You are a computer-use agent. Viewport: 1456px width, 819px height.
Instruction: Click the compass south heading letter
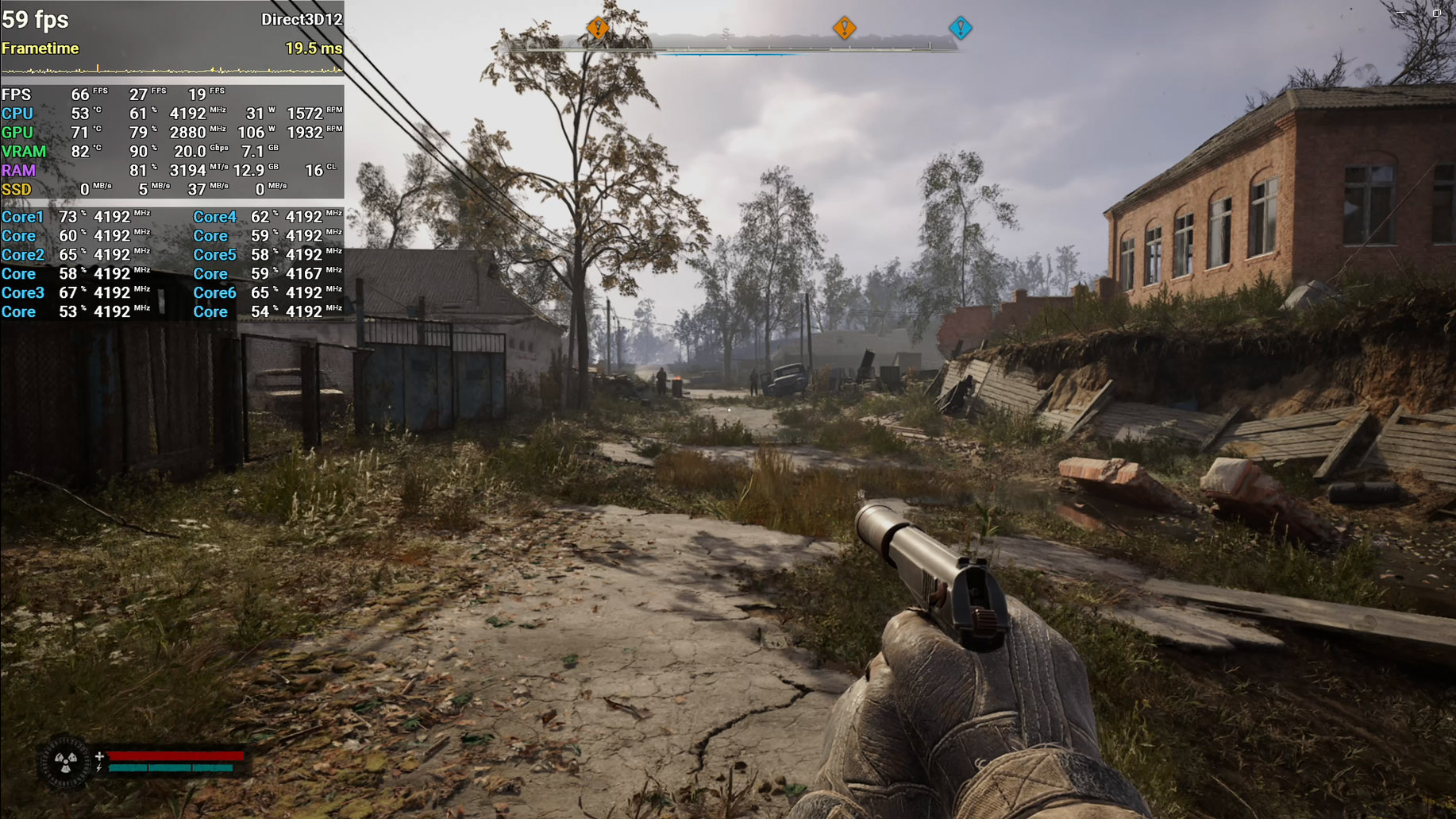[726, 33]
